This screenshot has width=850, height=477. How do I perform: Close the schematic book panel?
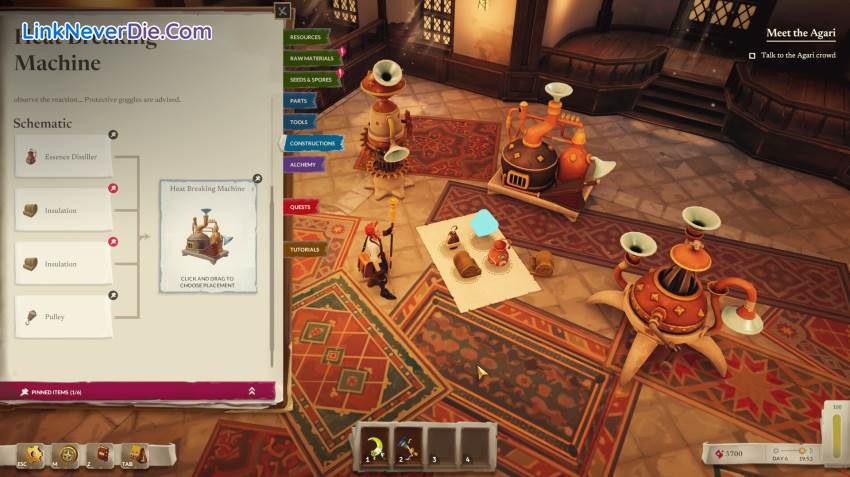[283, 12]
